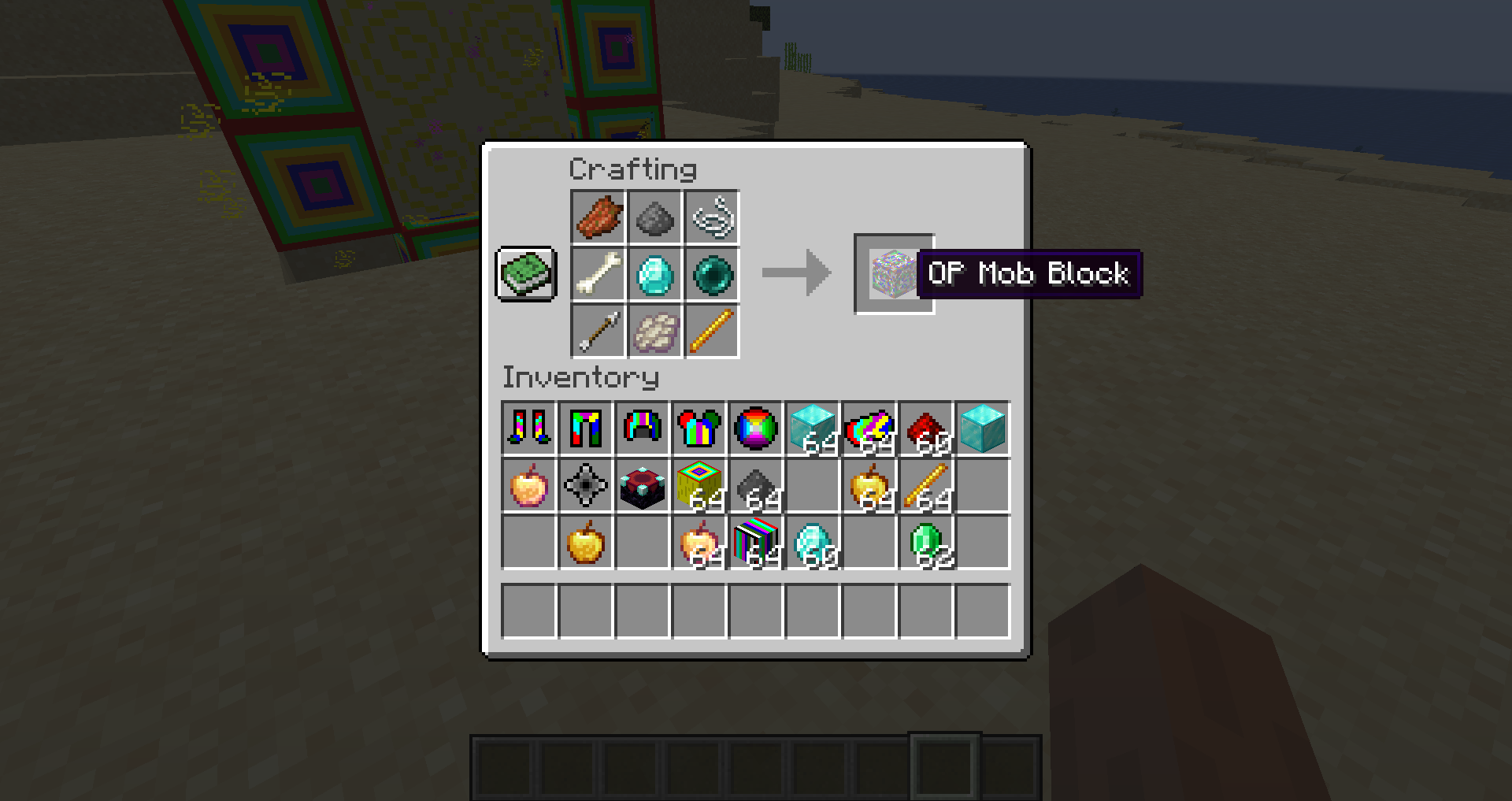
Task: Click the rainbow leggings in the inventory
Action: point(585,428)
